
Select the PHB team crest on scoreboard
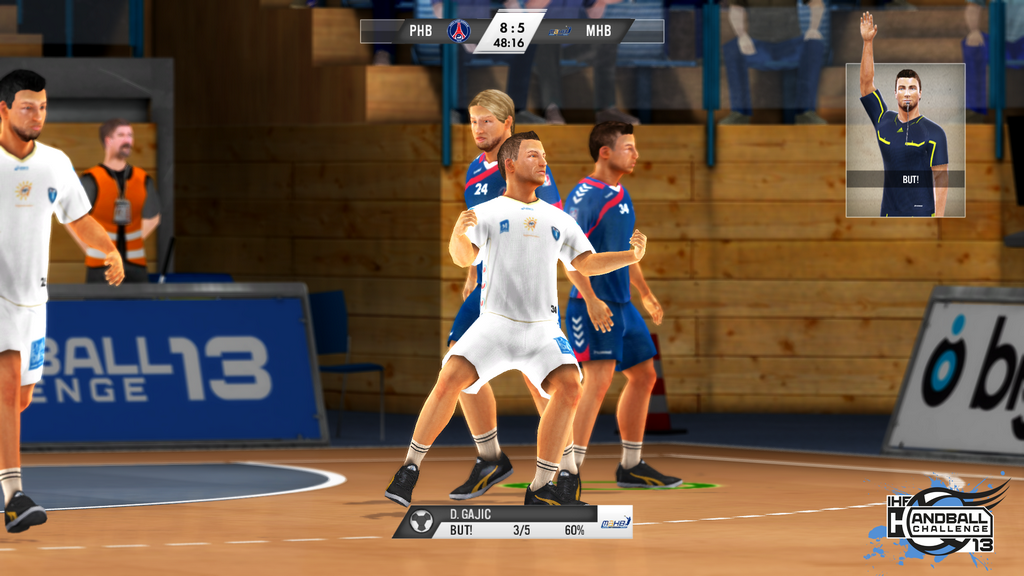pos(459,31)
